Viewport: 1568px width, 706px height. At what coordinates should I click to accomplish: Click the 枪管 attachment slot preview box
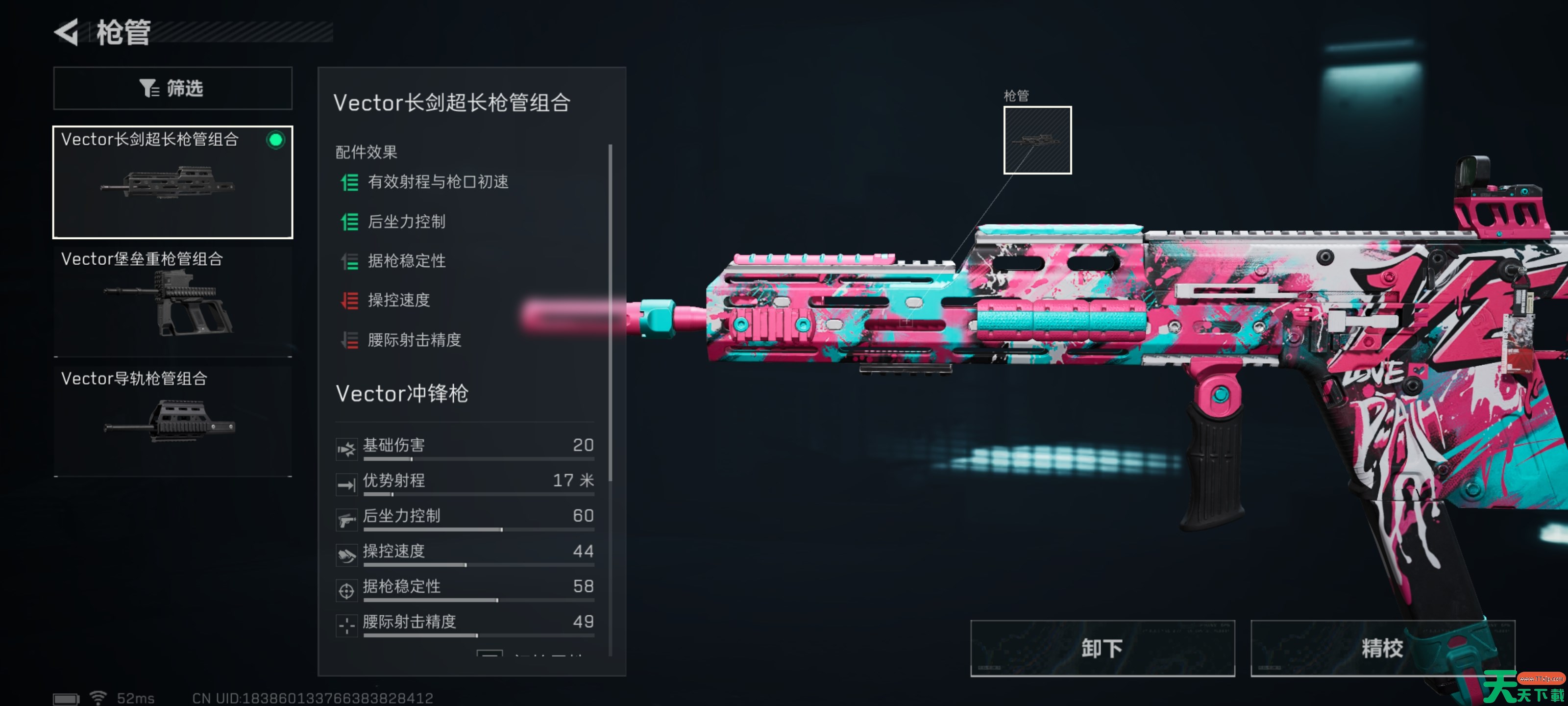(1037, 140)
